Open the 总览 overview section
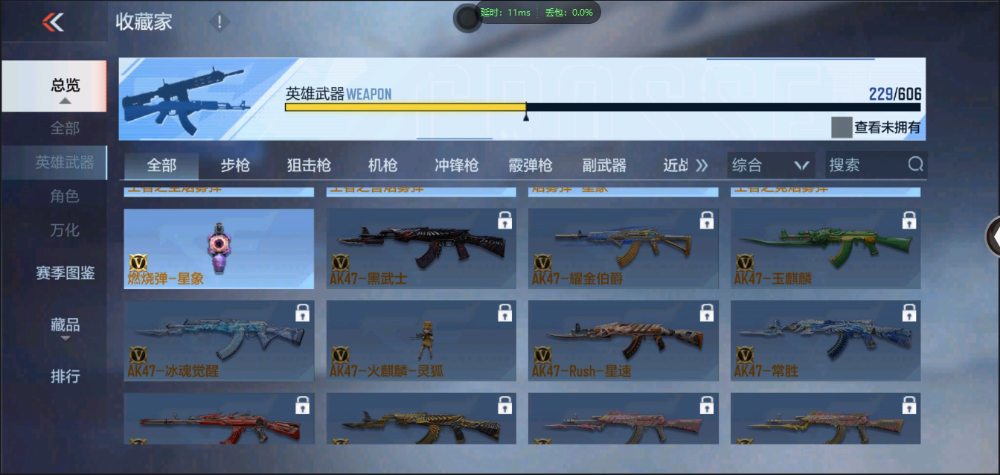The height and width of the screenshot is (475, 1000). coord(65,86)
